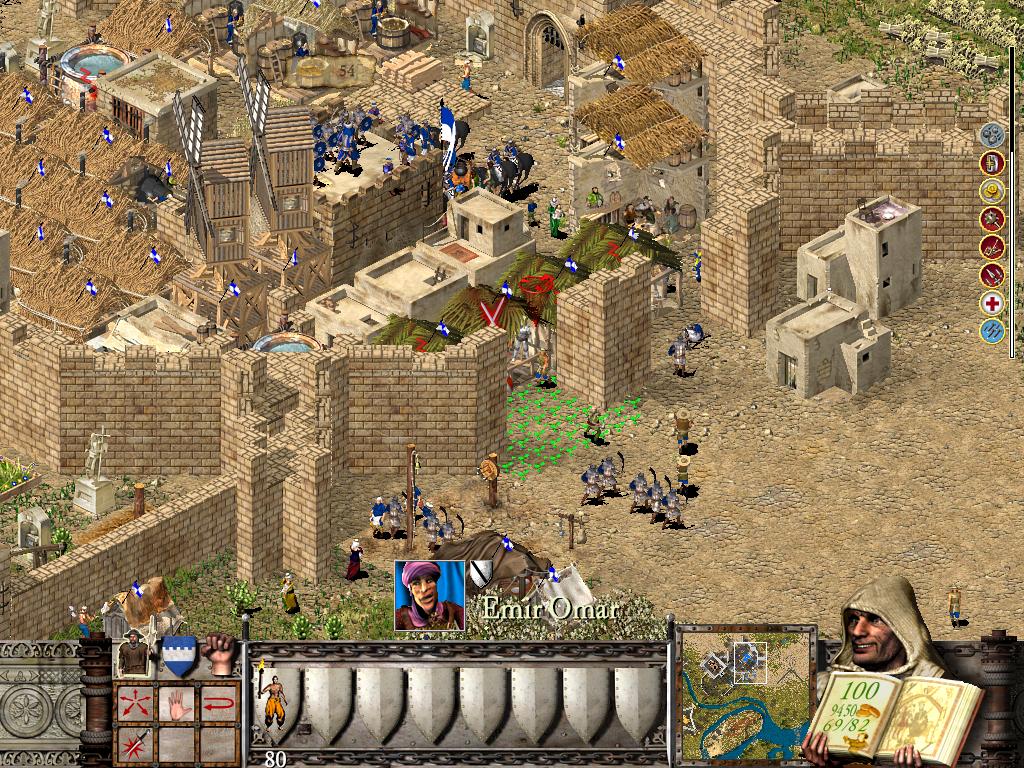
Task: Activate the red spread-arrows command
Action: pos(136,702)
